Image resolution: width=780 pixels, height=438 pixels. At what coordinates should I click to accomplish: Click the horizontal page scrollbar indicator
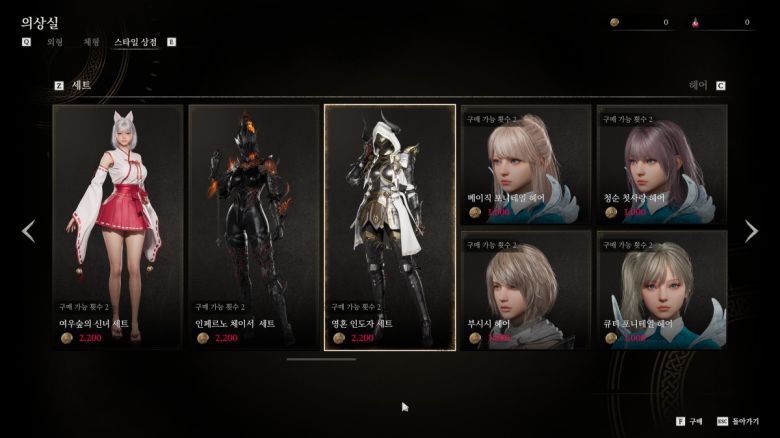321,358
